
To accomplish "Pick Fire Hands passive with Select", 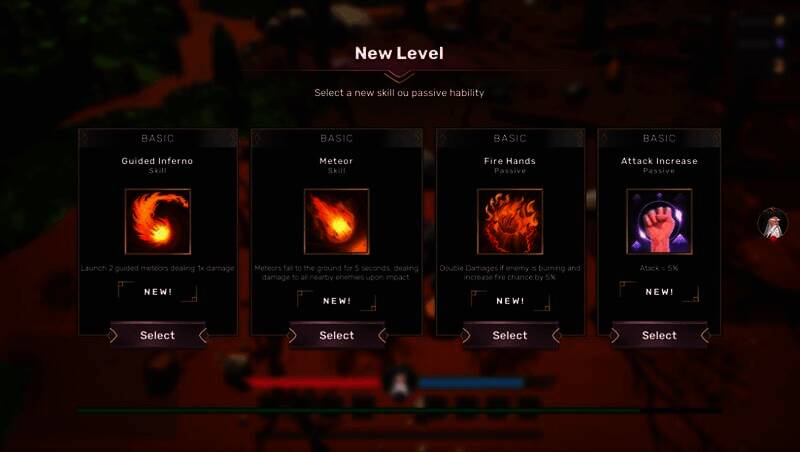I will point(510,336).
